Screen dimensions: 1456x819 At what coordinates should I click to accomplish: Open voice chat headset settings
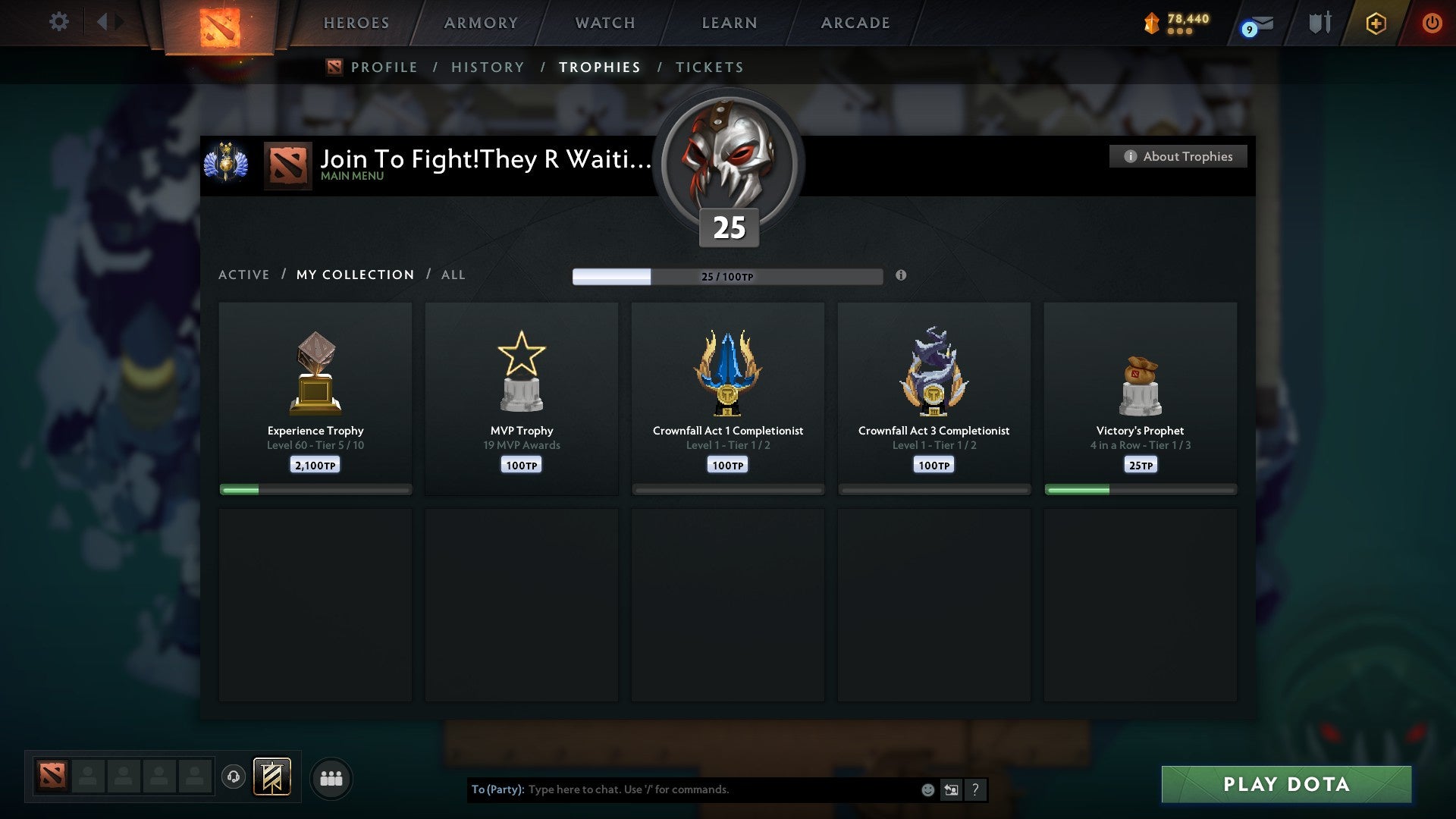coord(234,777)
